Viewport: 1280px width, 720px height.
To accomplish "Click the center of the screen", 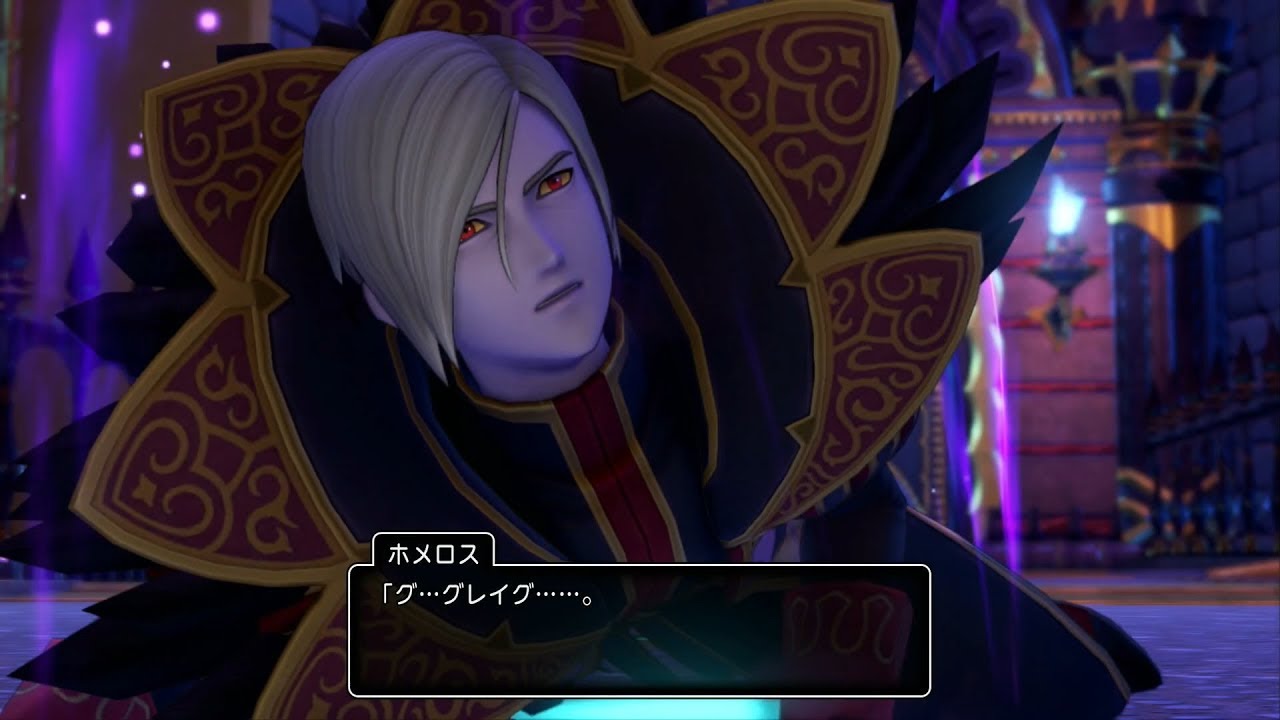I will [x=640, y=360].
